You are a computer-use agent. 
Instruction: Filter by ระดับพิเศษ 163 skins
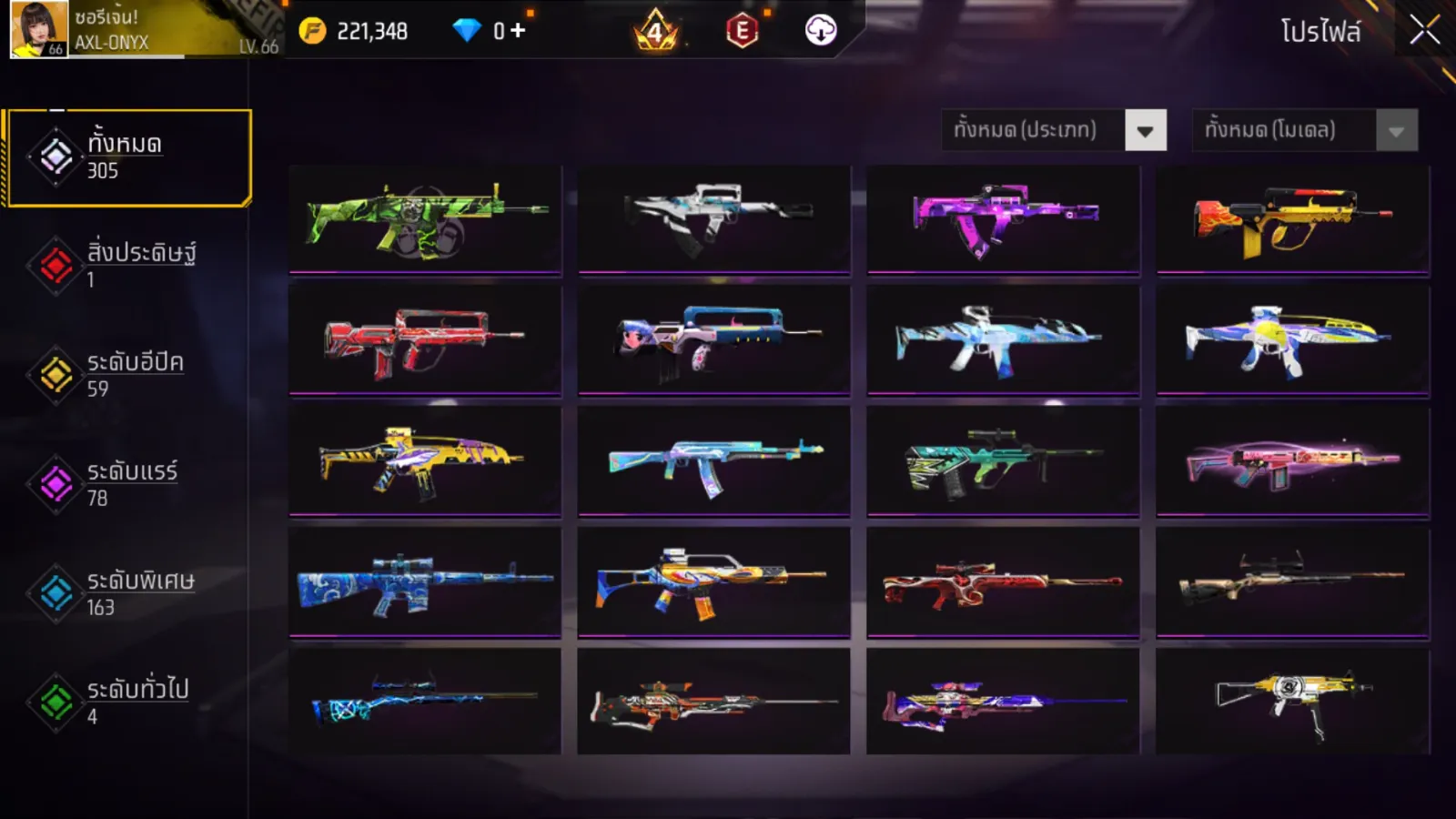128,592
